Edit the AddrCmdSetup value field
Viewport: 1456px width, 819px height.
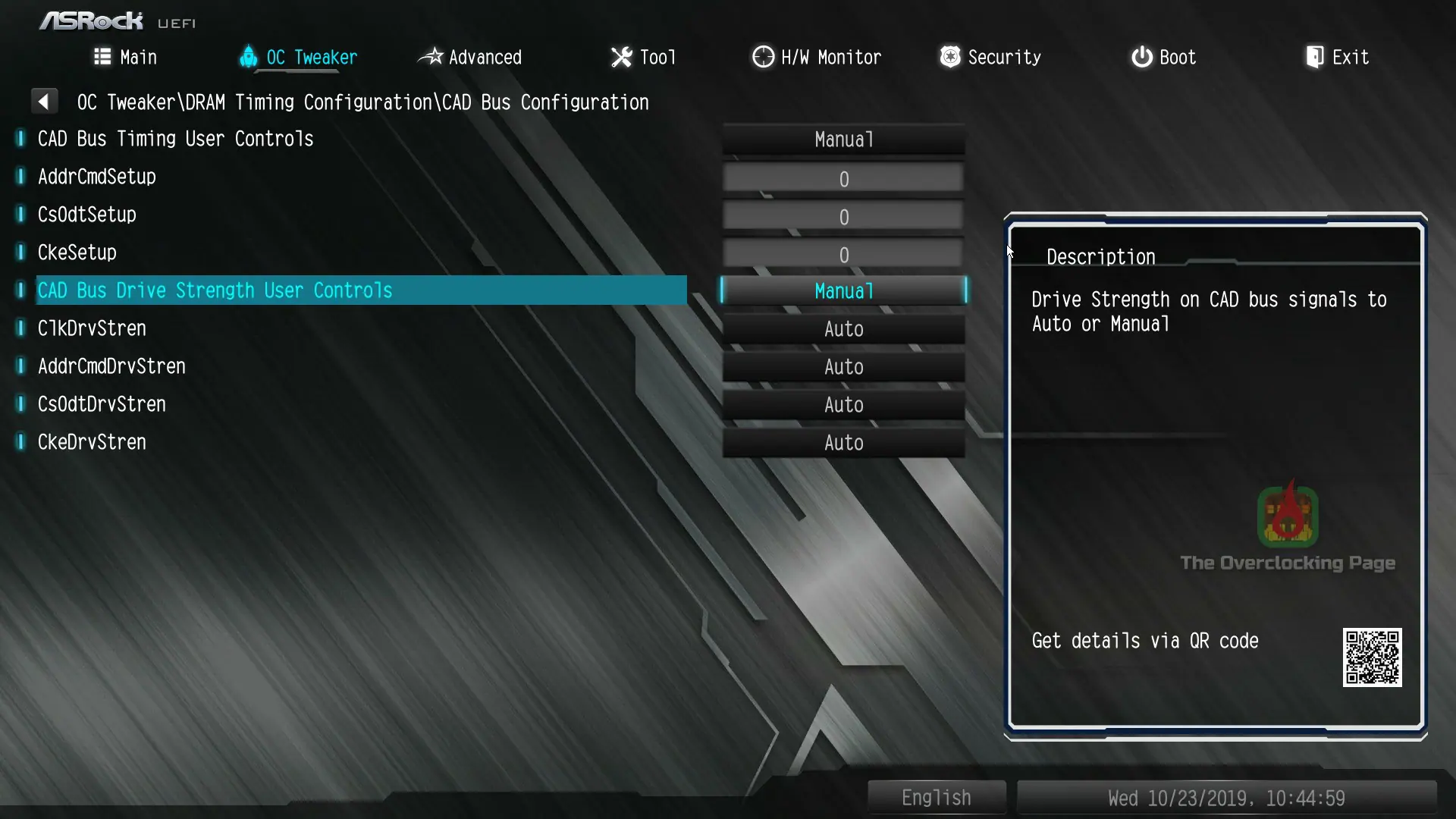coord(843,177)
